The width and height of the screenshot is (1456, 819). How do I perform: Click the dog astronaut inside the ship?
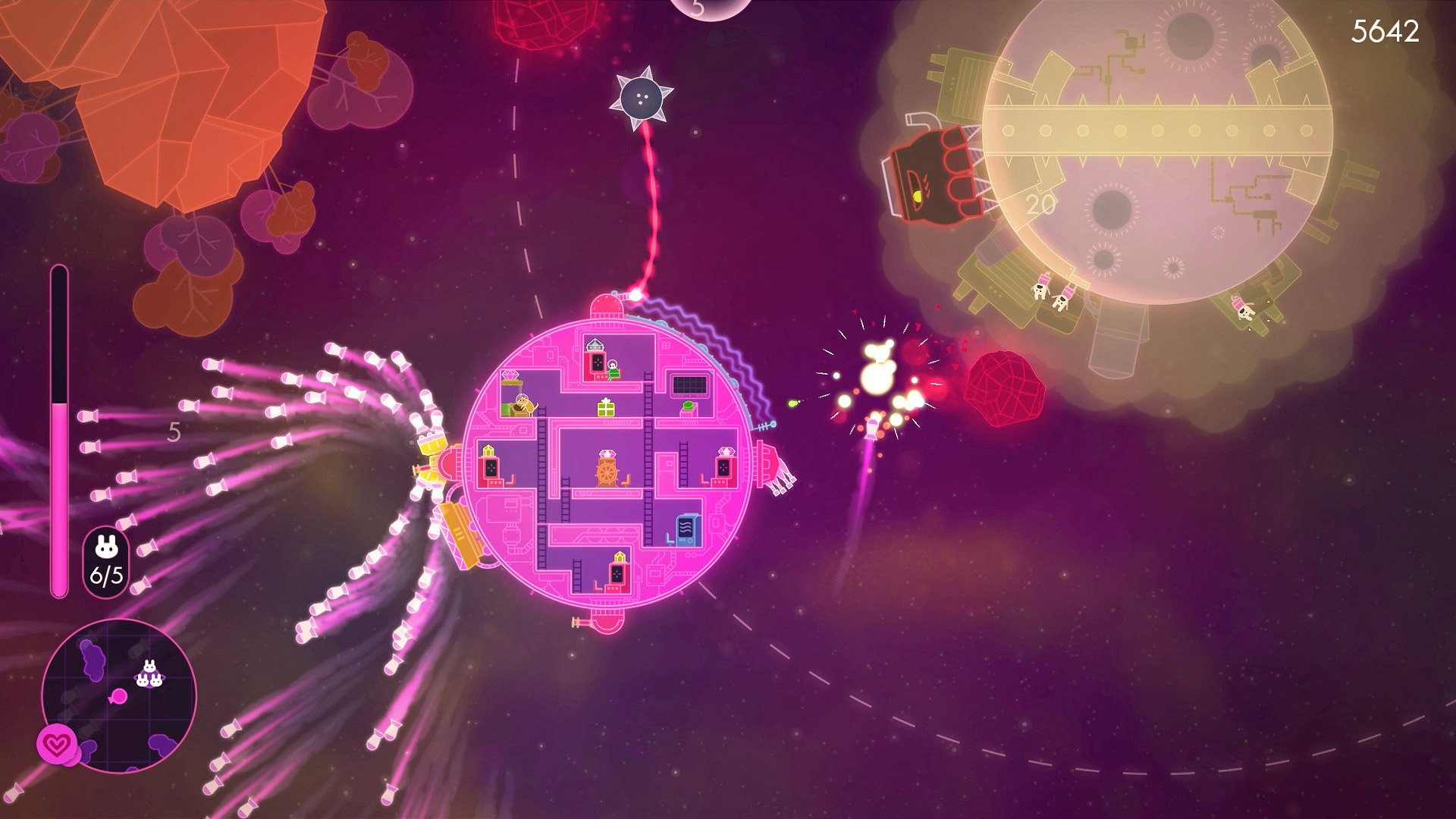click(x=523, y=404)
